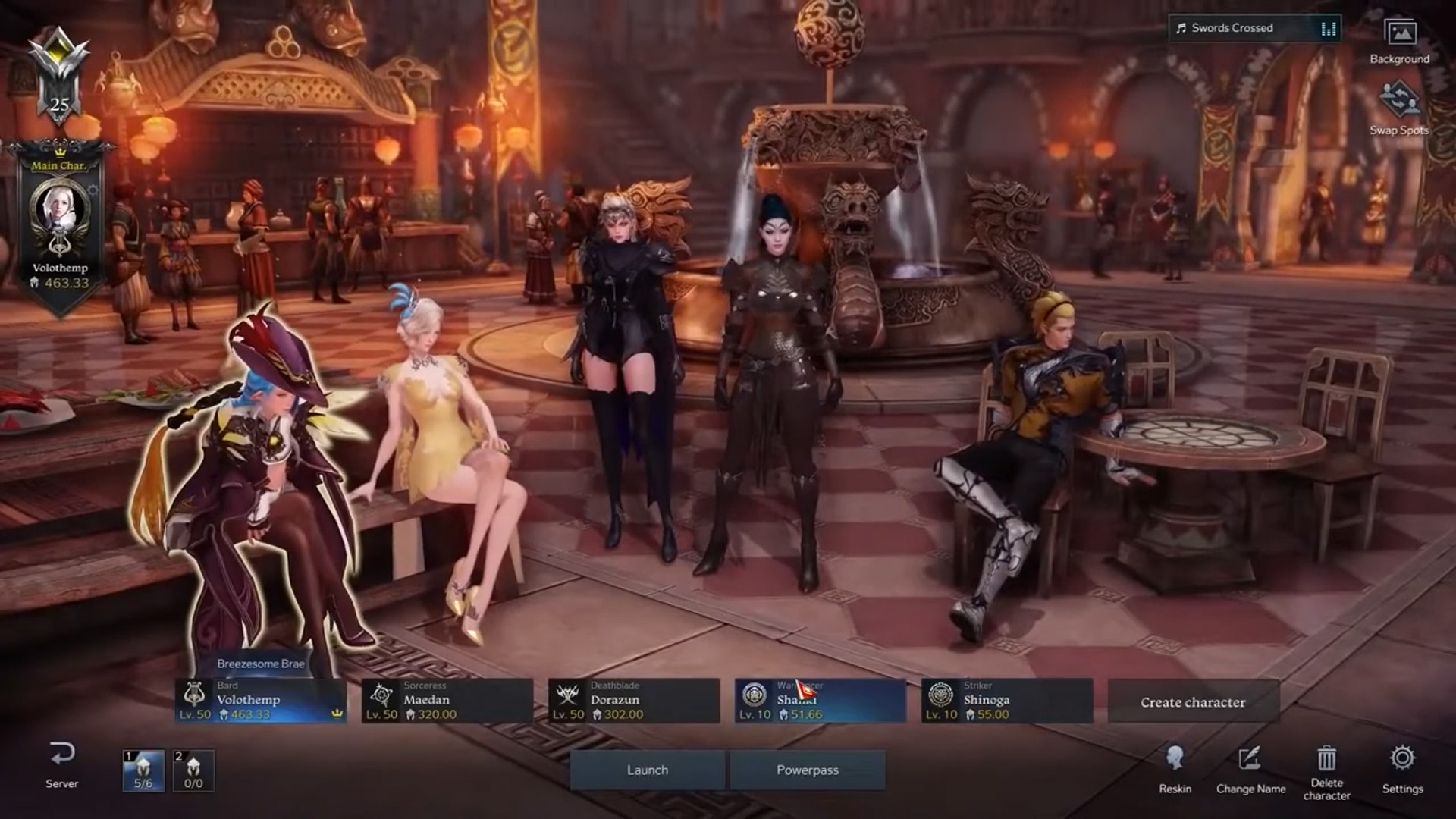Select the Bard character Volothemp
1456x819 pixels.
[261, 701]
